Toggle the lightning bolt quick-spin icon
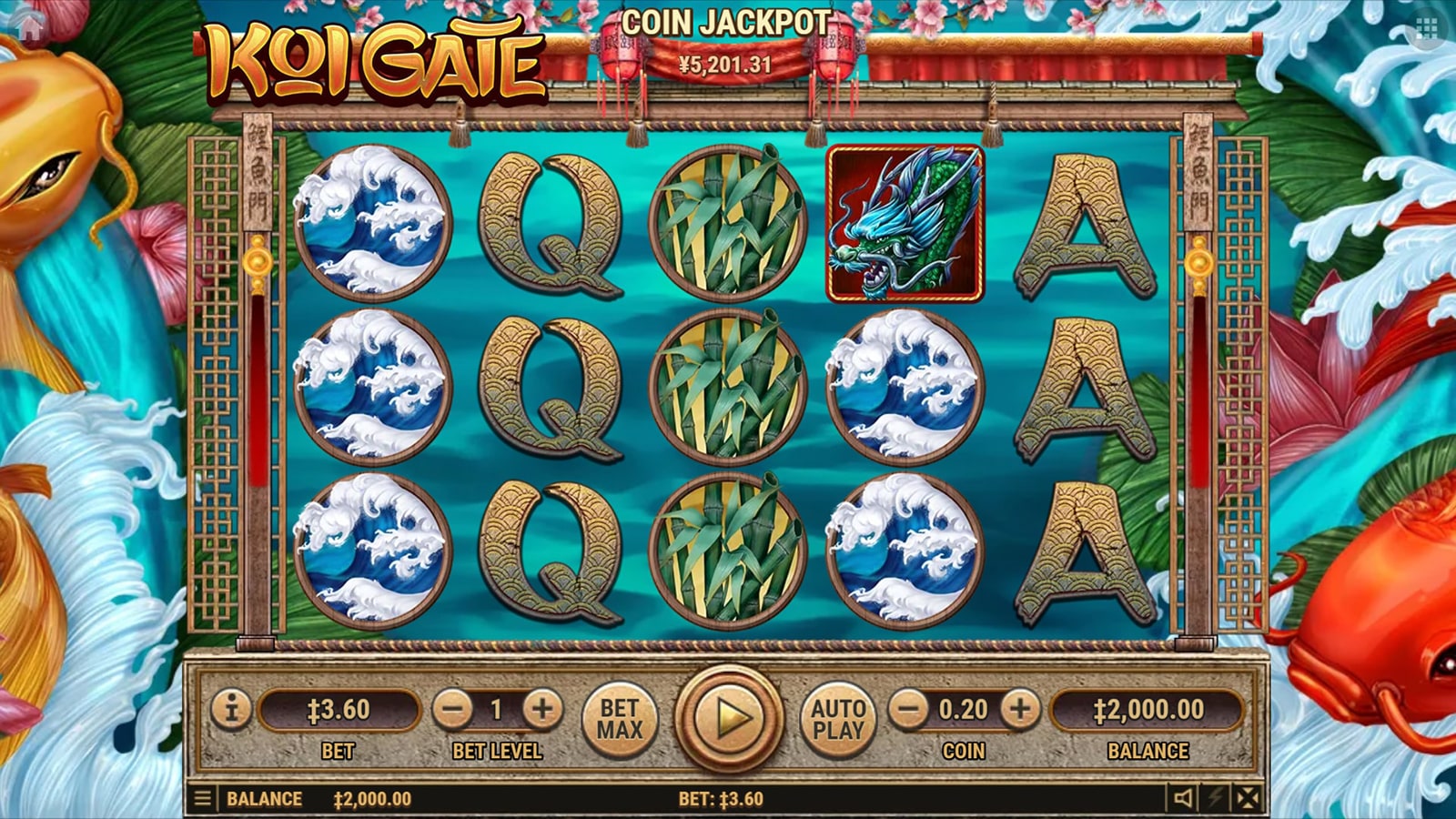The image size is (1456, 819). point(1216,799)
